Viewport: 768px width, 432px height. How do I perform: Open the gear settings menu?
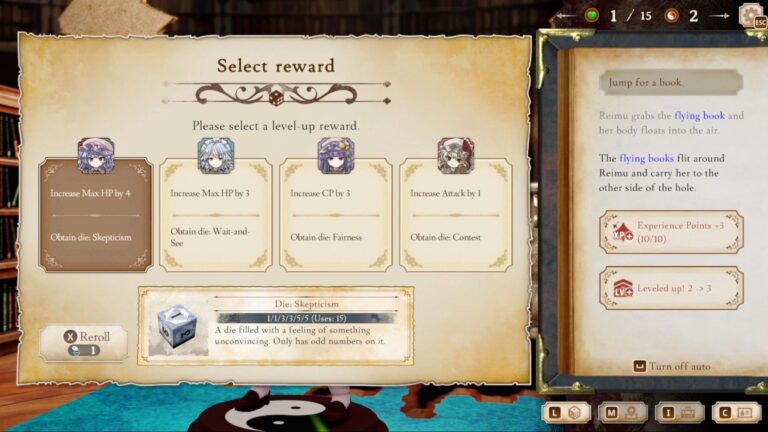click(750, 16)
